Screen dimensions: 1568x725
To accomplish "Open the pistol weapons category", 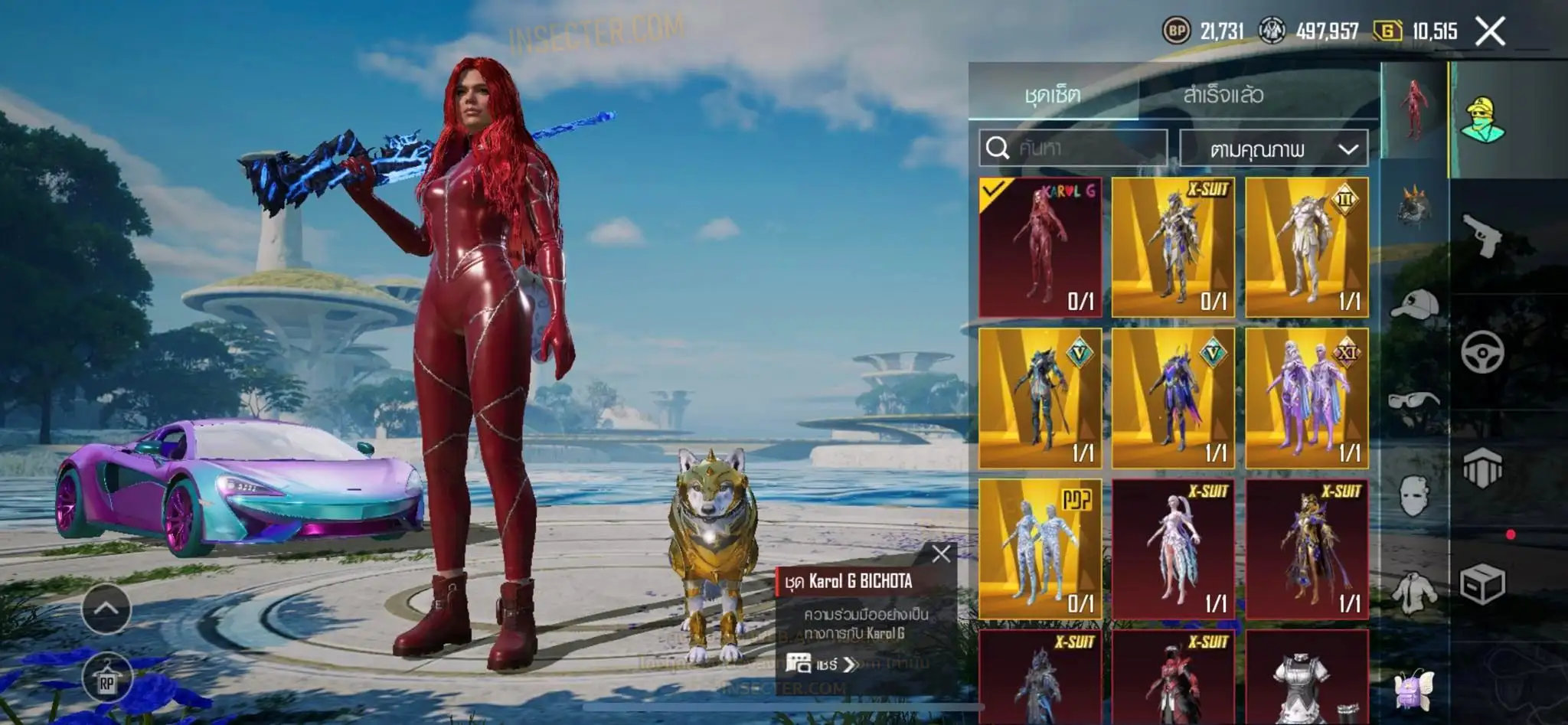I will point(1481,235).
